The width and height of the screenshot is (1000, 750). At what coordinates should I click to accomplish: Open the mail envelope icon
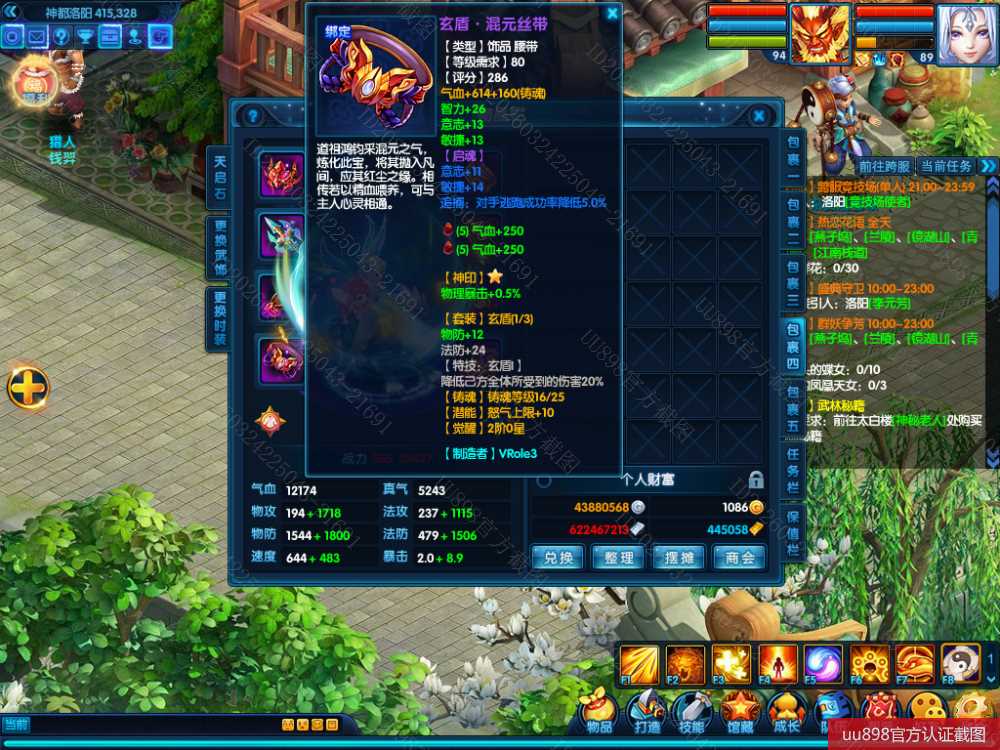[37, 37]
